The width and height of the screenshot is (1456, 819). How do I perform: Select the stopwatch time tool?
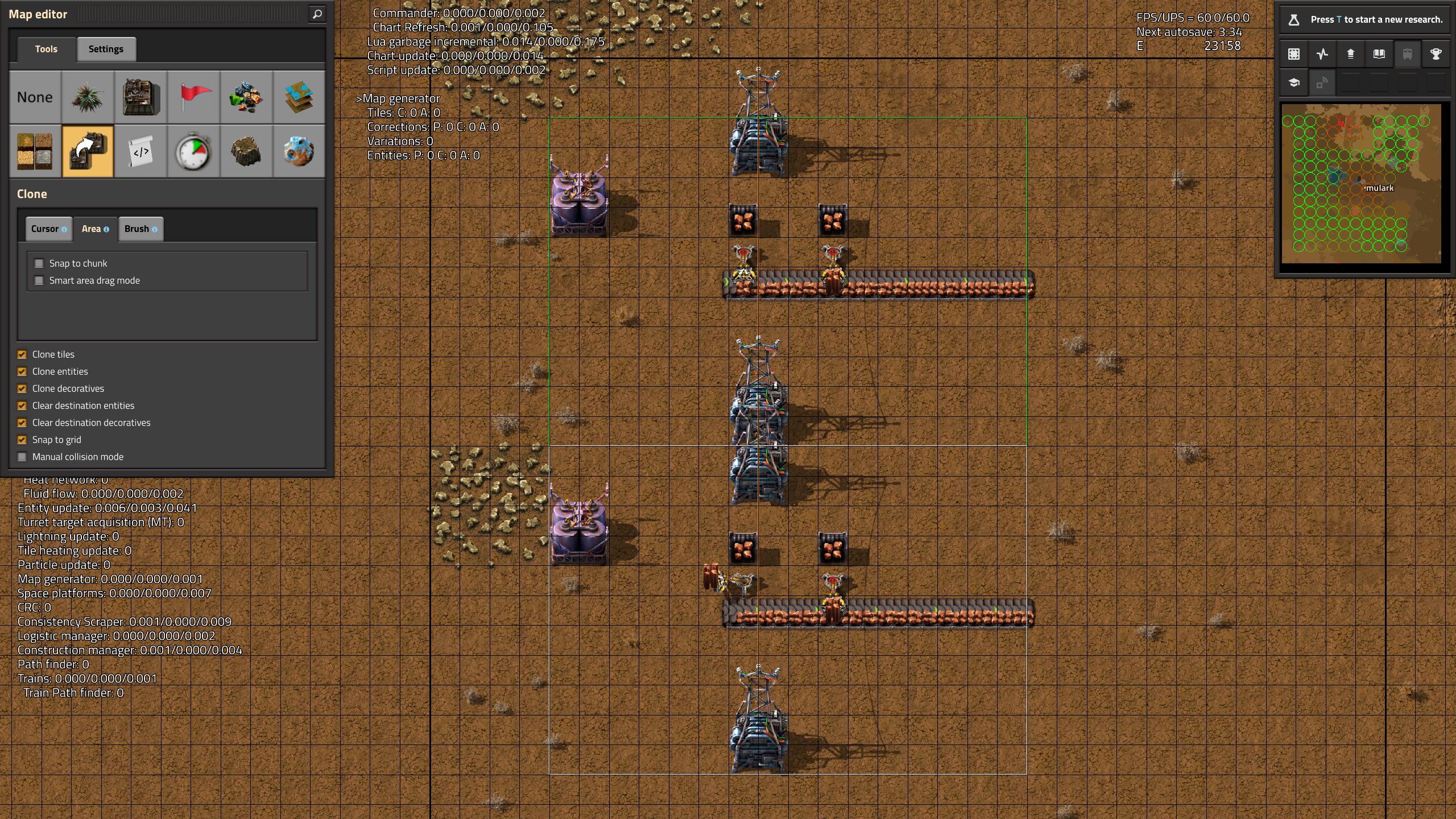point(193,151)
